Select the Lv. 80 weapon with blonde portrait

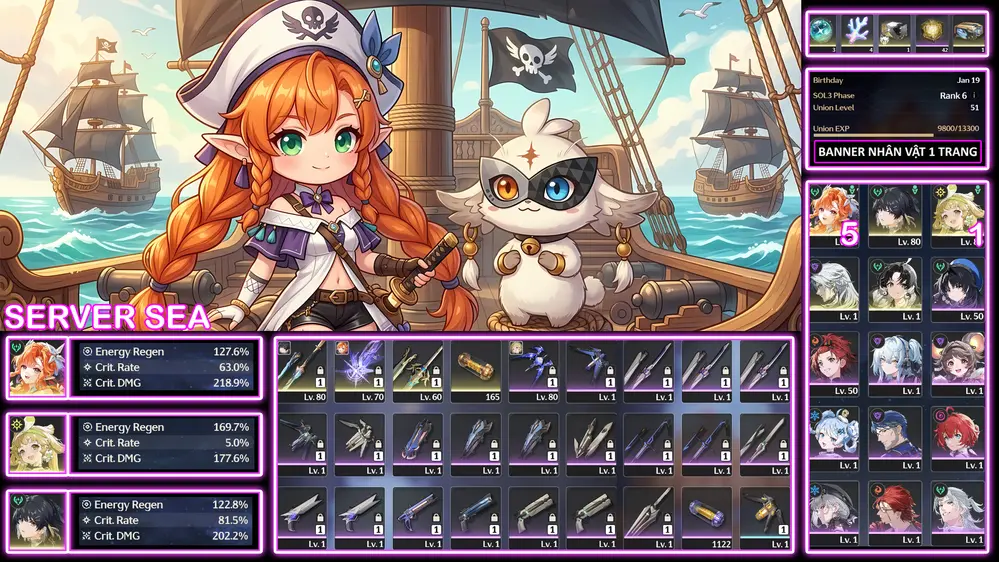(535, 369)
